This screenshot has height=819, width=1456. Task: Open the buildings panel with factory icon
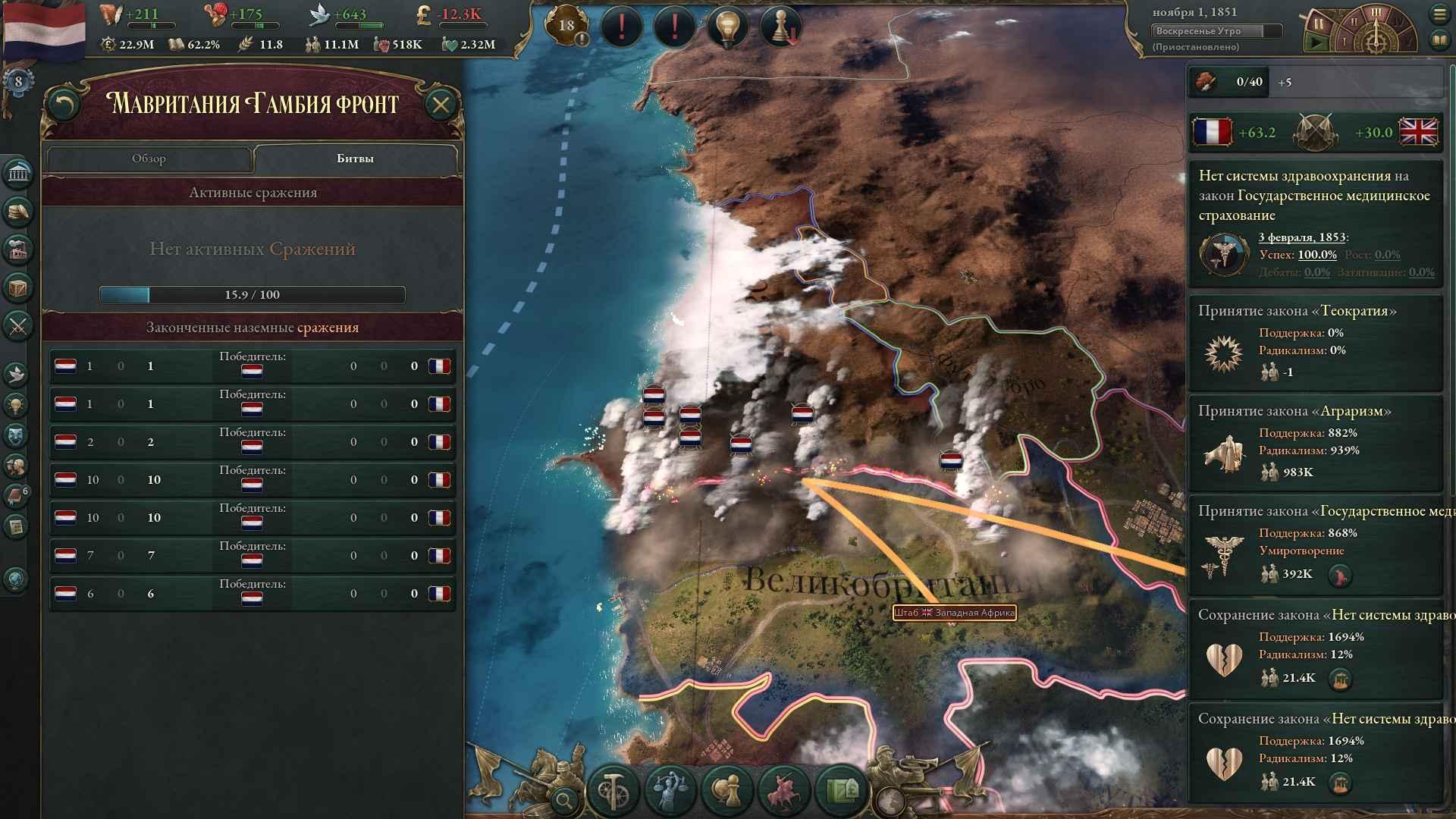(x=18, y=249)
